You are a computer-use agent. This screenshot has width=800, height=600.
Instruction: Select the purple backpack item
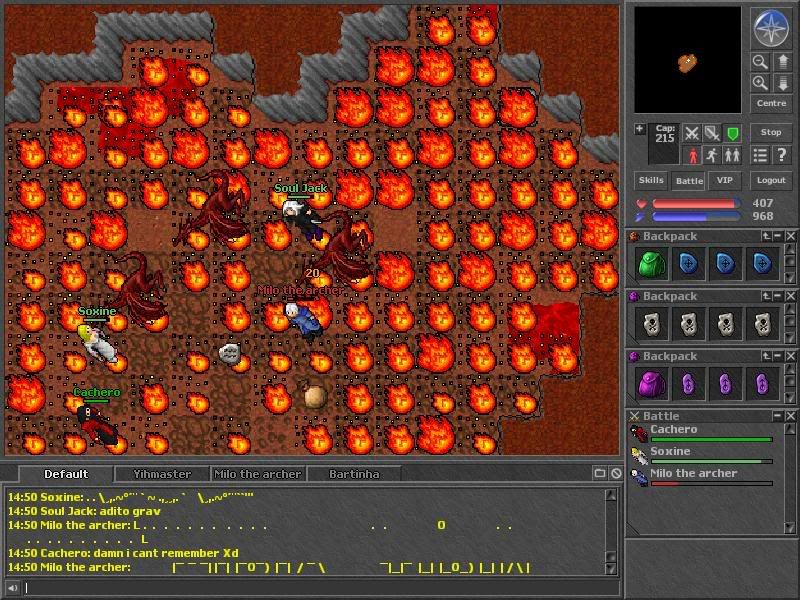[651, 384]
